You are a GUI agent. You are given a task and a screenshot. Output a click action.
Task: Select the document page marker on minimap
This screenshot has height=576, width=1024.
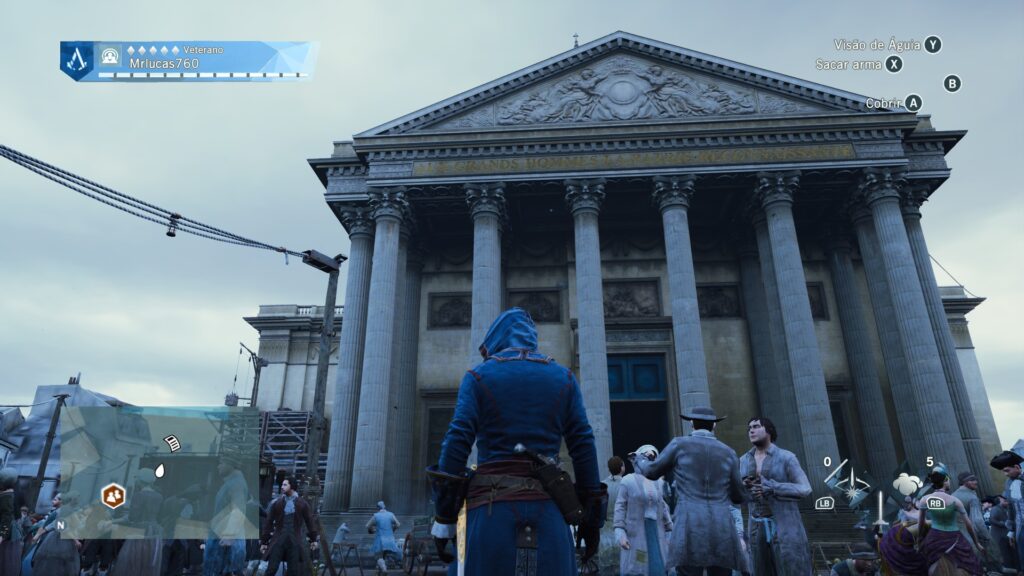(x=172, y=443)
